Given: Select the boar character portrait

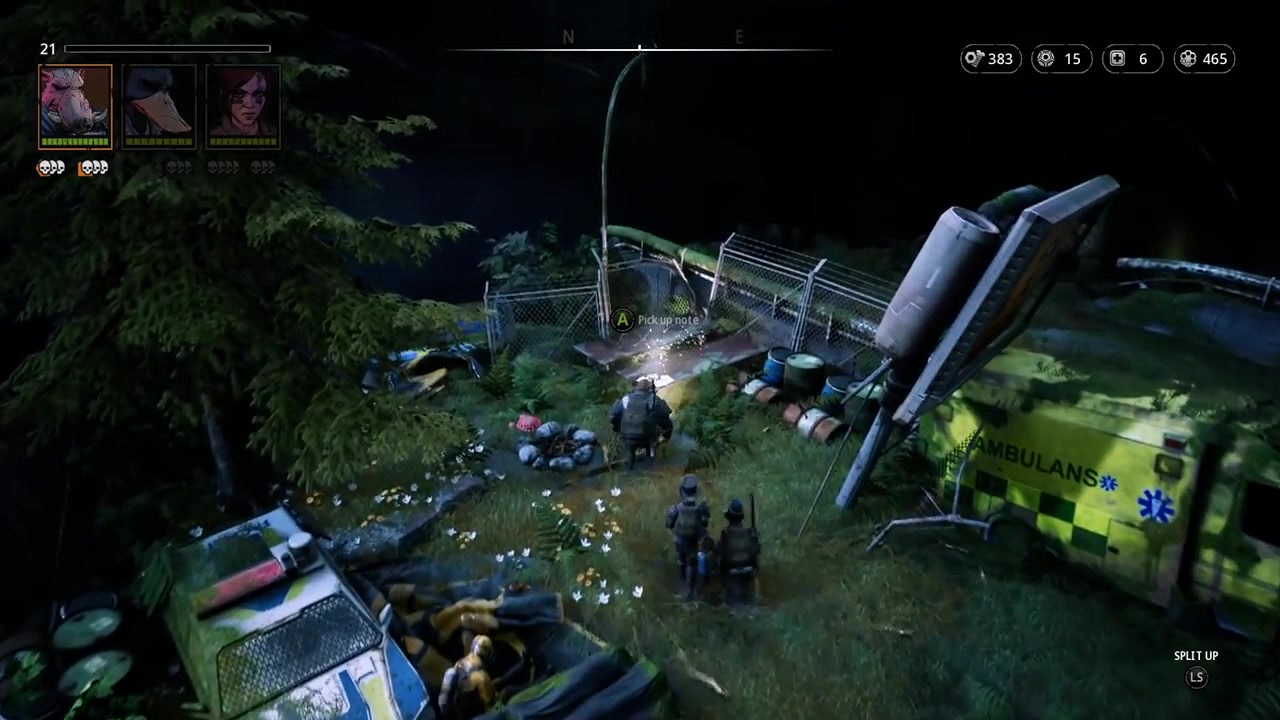Looking at the screenshot, I should tap(75, 105).
